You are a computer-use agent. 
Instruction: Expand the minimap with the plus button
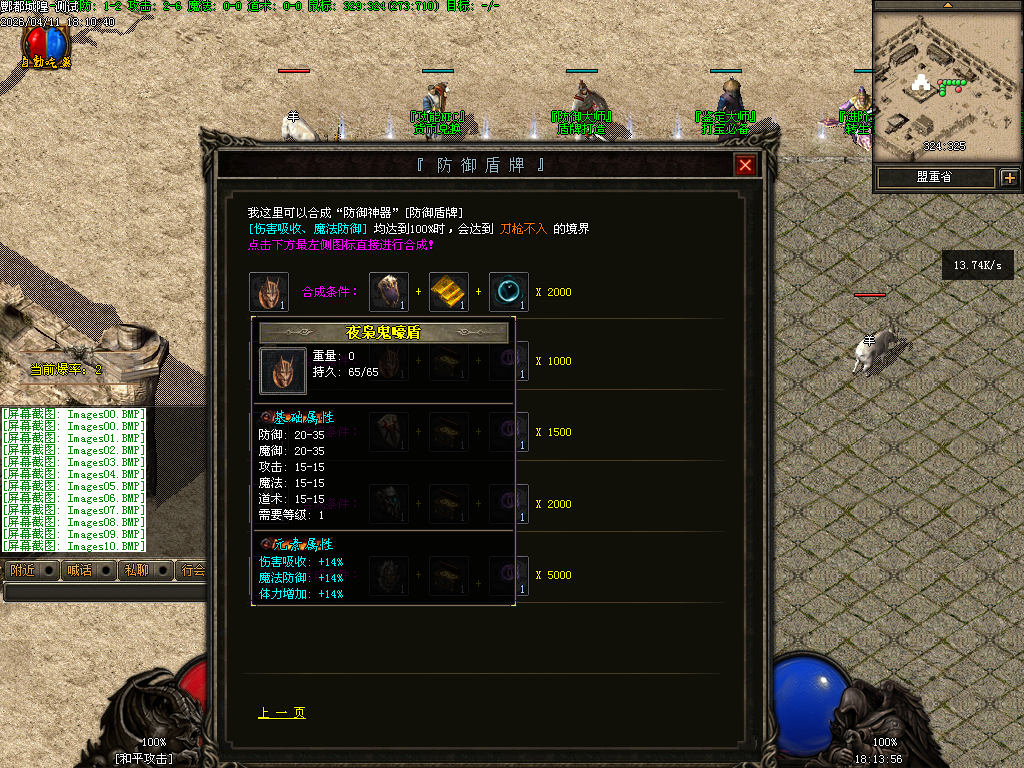click(x=1009, y=178)
